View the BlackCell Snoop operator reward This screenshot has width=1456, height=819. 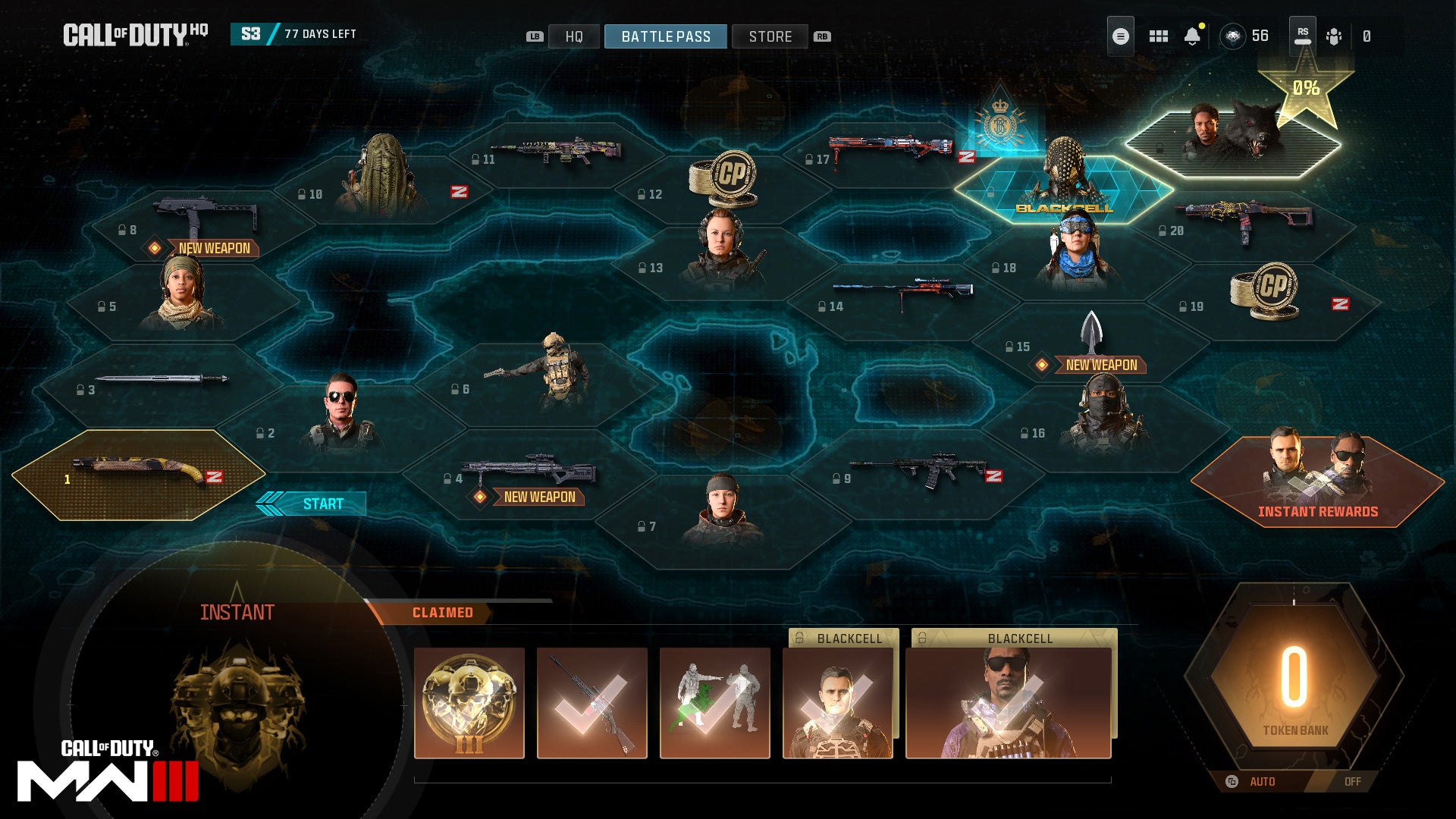[x=1008, y=703]
